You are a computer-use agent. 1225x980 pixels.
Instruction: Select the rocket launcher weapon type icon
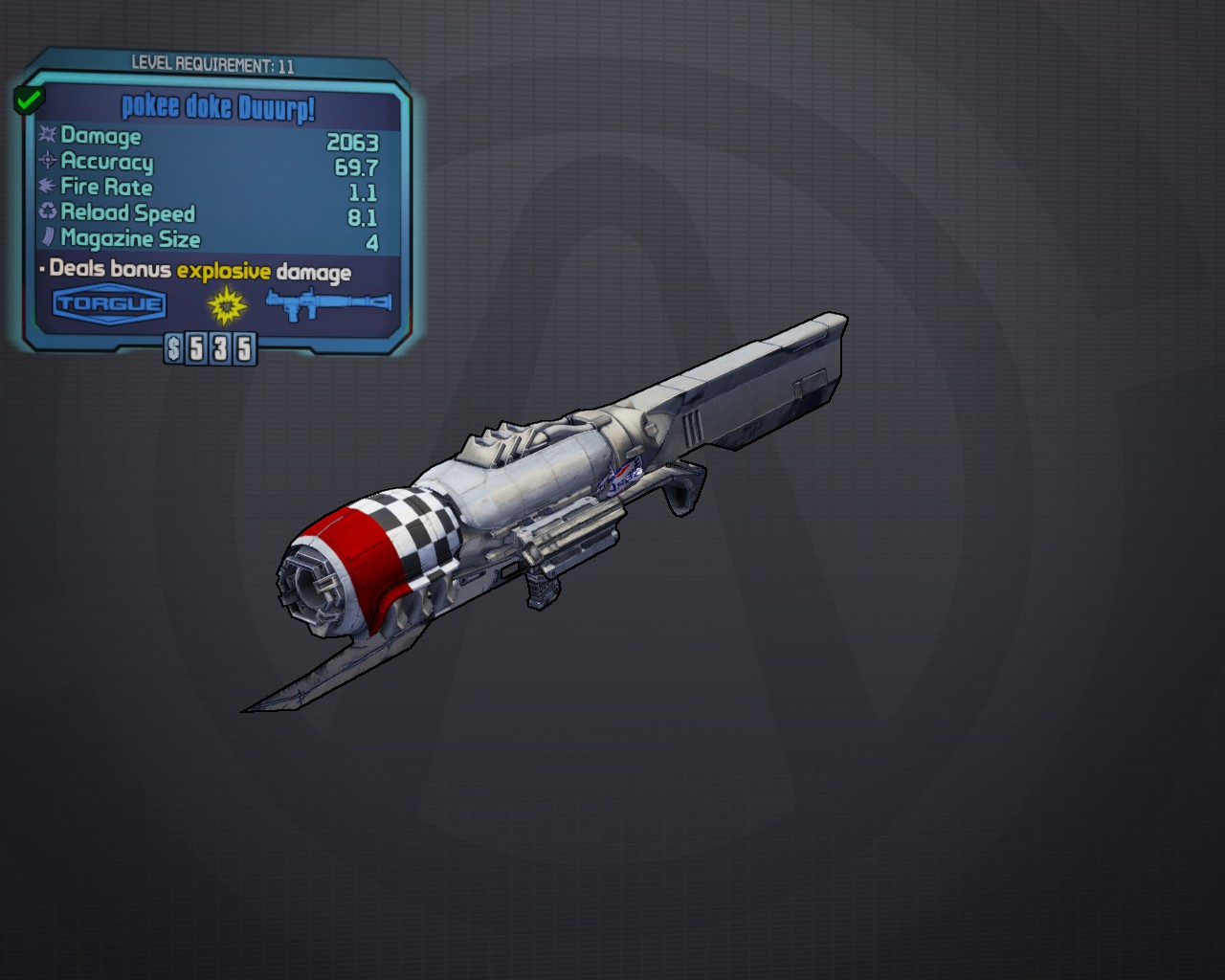pyautogui.click(x=328, y=305)
